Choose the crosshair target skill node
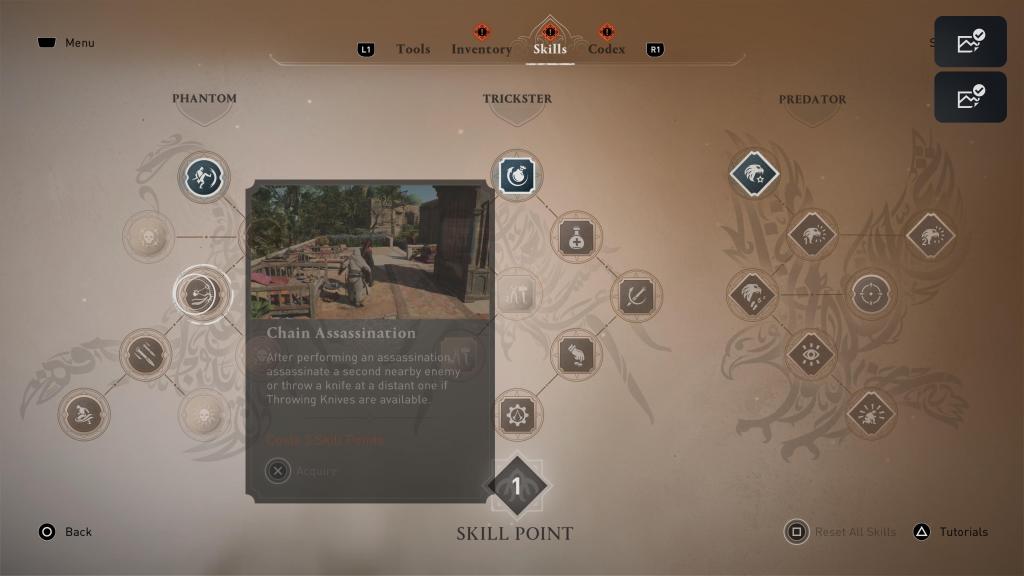Viewport: 1024px width, 576px height. click(x=871, y=295)
